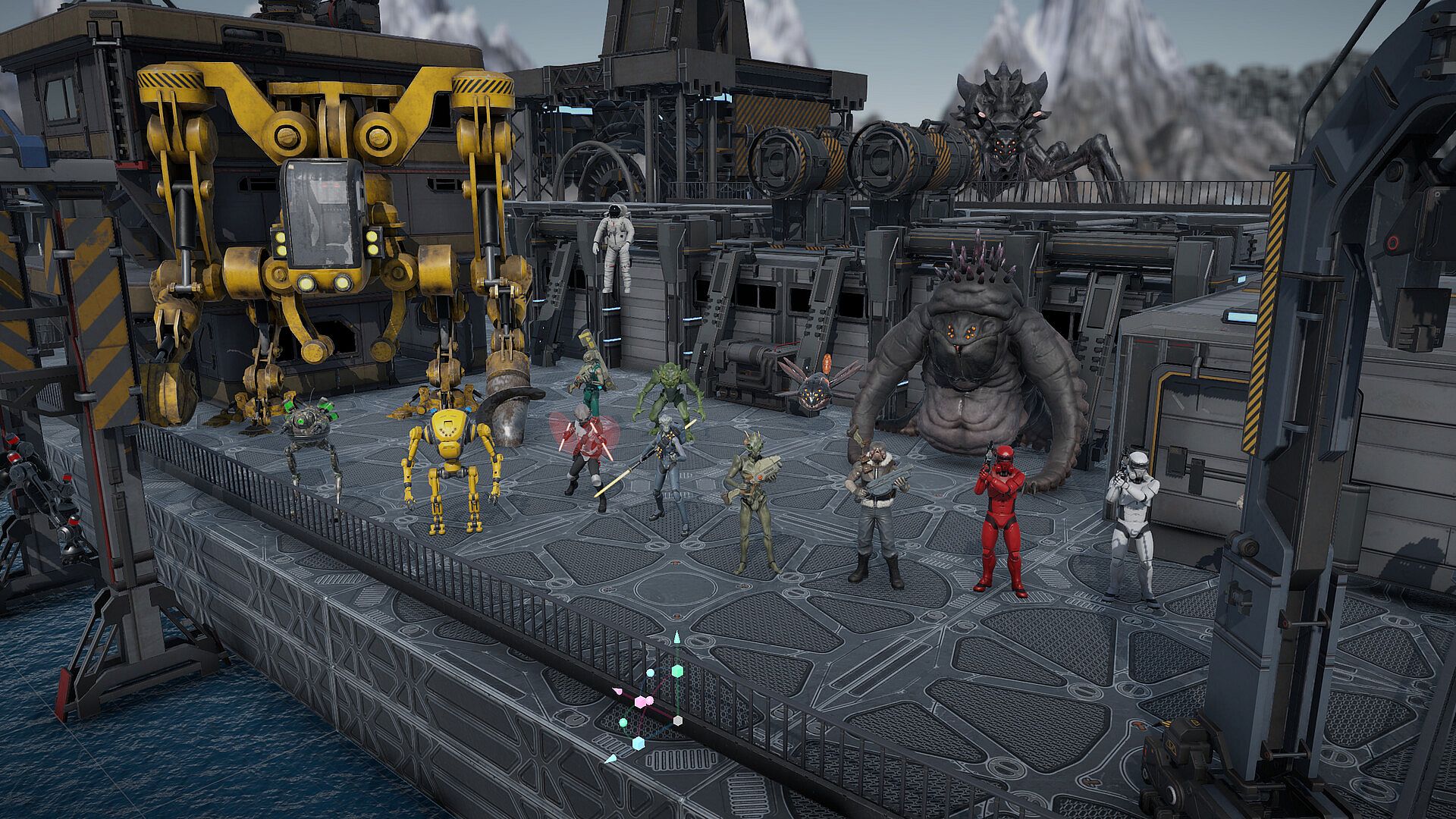Select the cyan arrow gizmo handle
The width and height of the screenshot is (1456, 819).
click(611, 759)
